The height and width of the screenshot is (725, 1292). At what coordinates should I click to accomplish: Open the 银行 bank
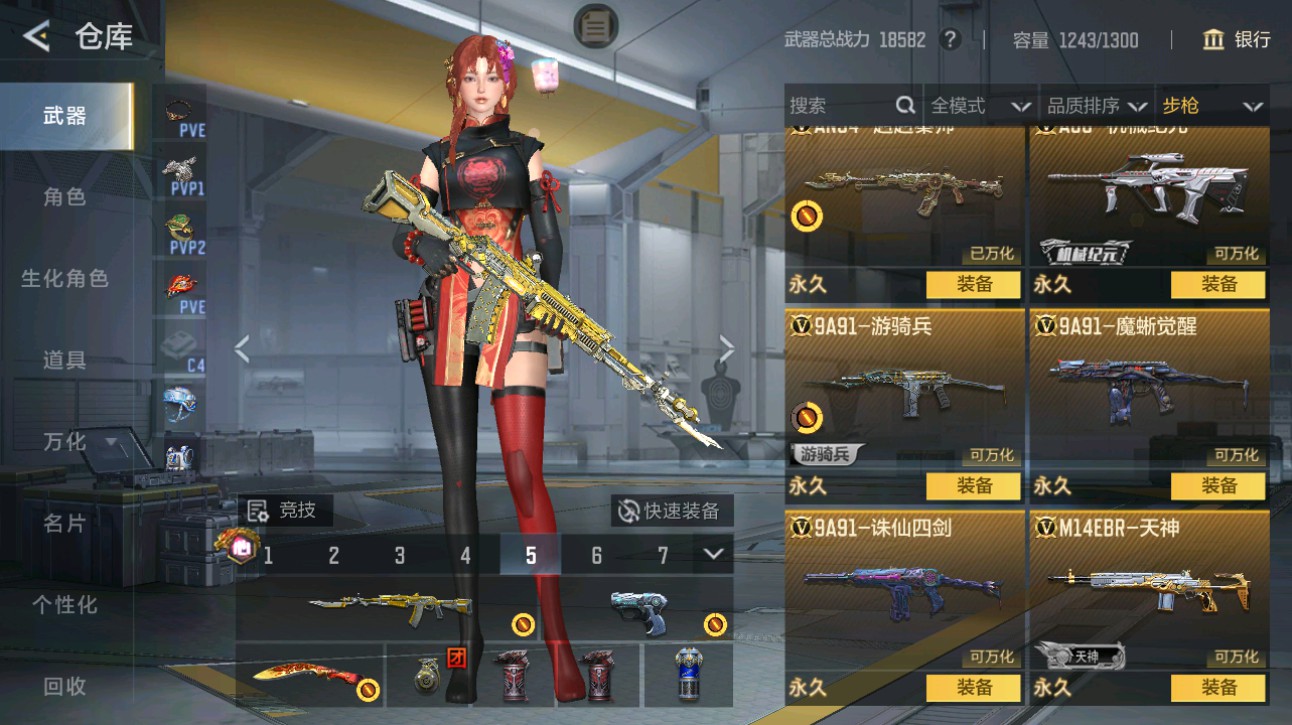(1237, 40)
